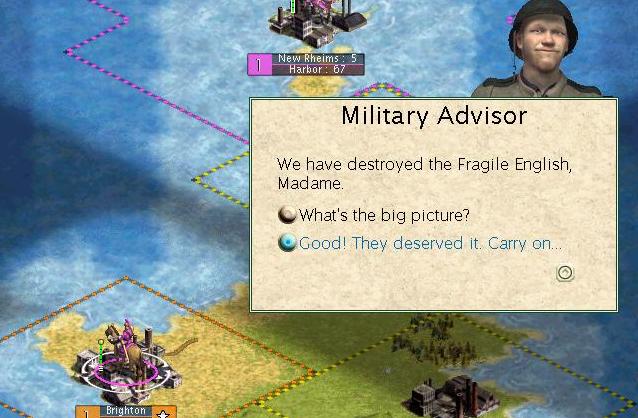Viewport: 638px width, 418px height.
Task: Ask "What's the big picture?"
Action: [384, 215]
